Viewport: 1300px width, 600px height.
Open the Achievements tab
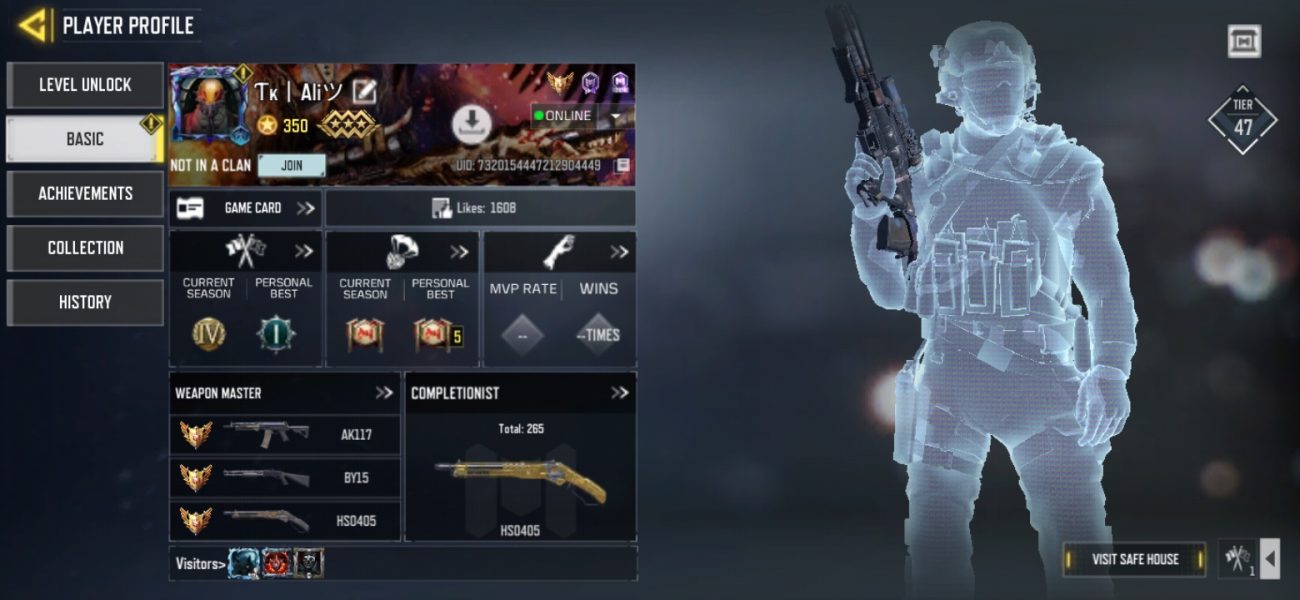85,193
